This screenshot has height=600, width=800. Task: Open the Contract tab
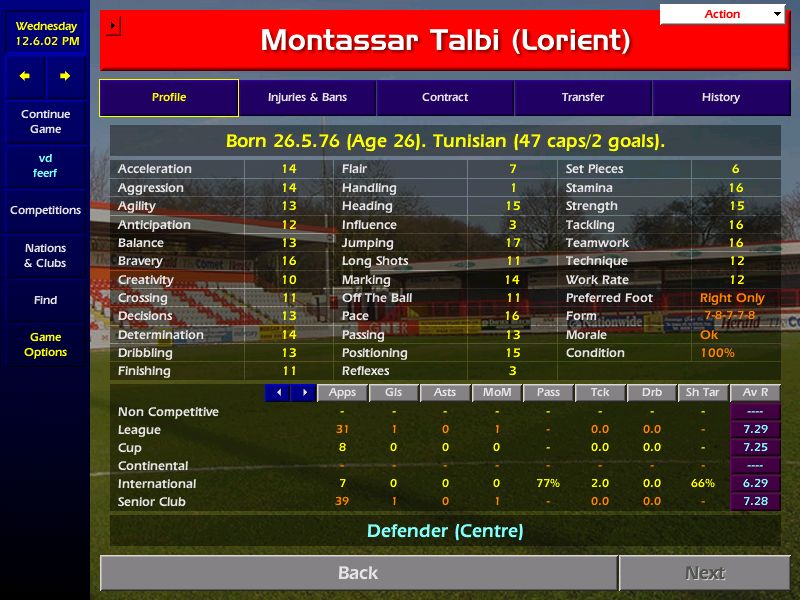tap(445, 98)
